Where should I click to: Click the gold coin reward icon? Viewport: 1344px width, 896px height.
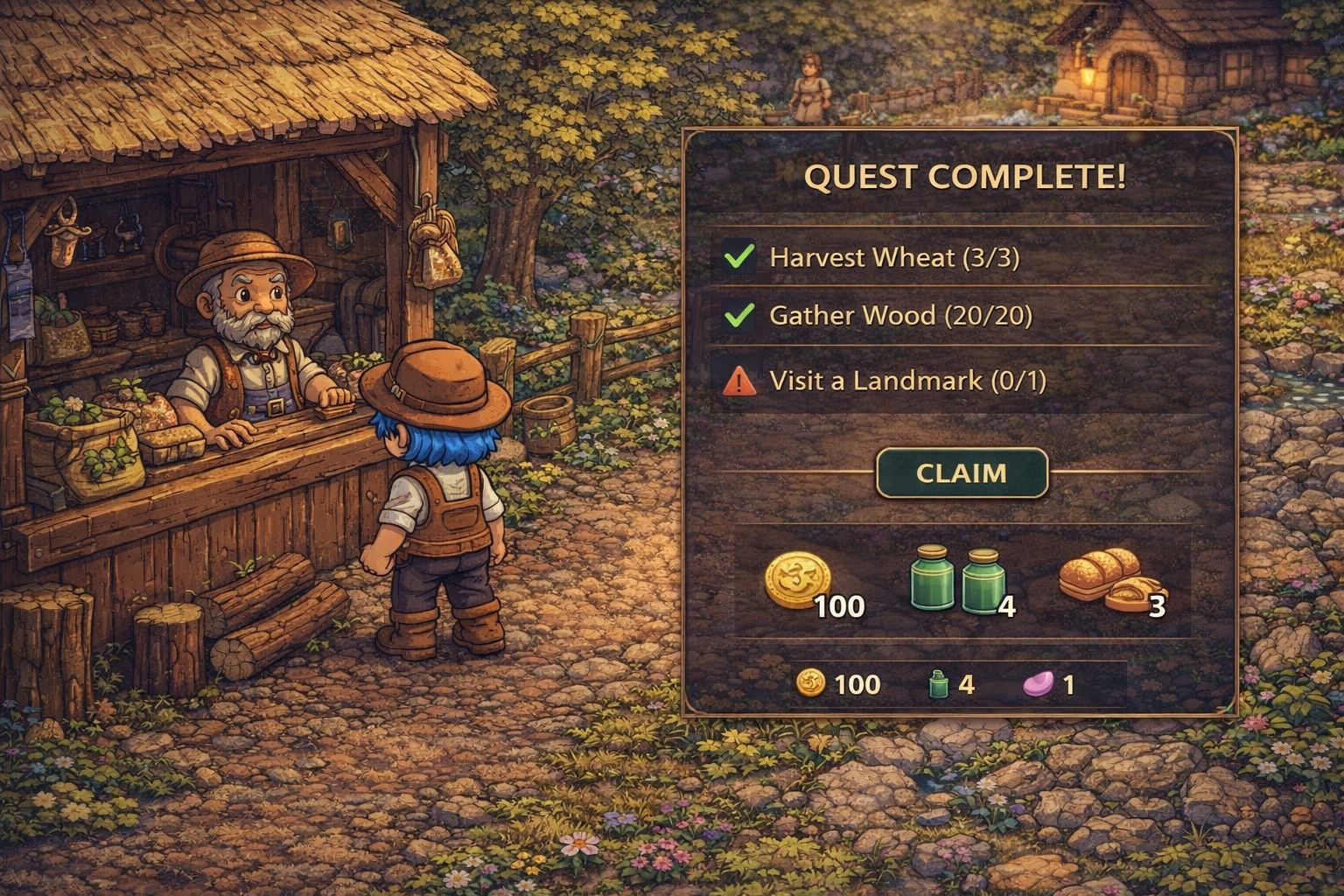tap(796, 580)
